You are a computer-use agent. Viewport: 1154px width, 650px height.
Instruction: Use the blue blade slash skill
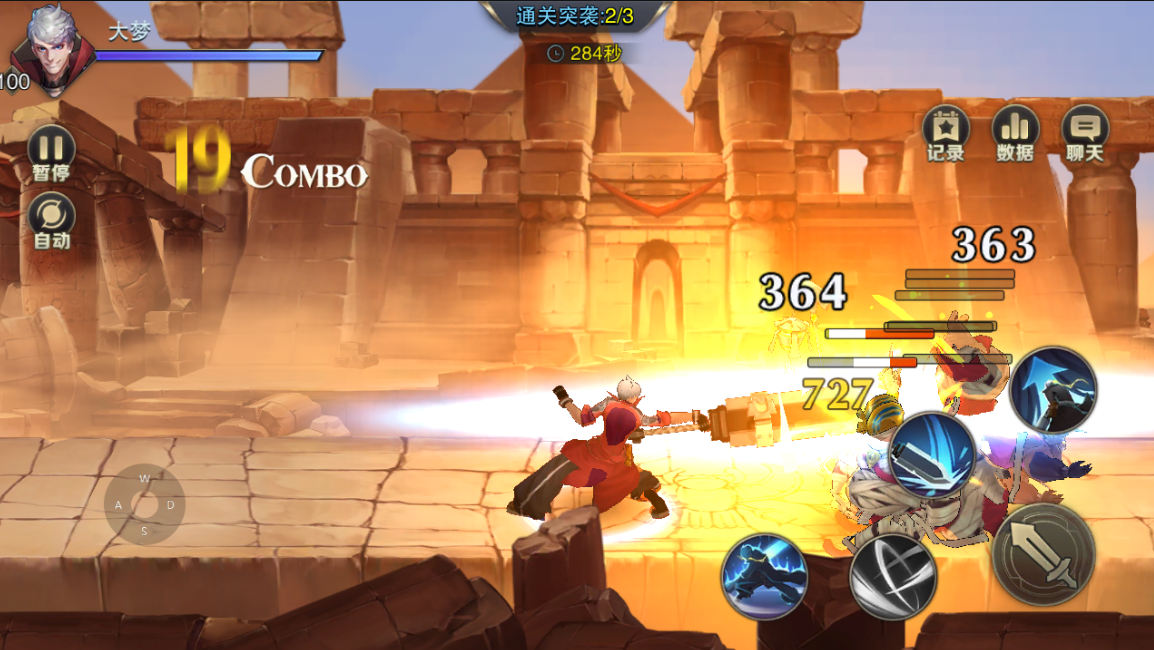point(932,456)
